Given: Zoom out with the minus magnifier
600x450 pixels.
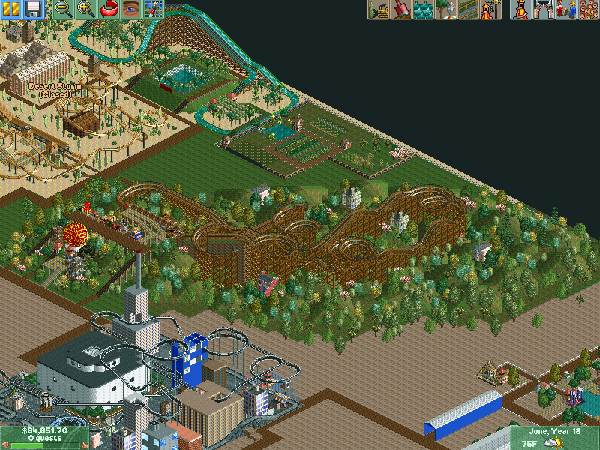Looking at the screenshot, I should 61,9.
